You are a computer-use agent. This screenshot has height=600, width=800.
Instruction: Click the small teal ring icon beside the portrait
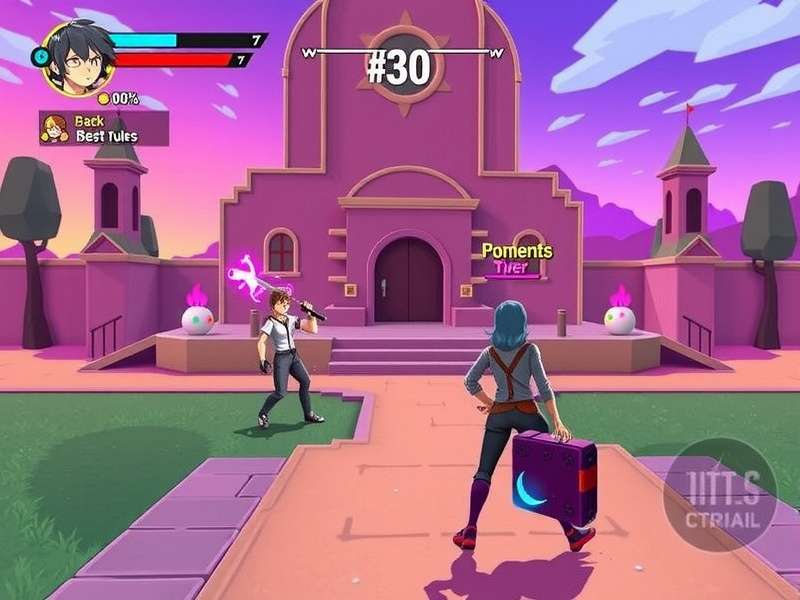click(42, 57)
